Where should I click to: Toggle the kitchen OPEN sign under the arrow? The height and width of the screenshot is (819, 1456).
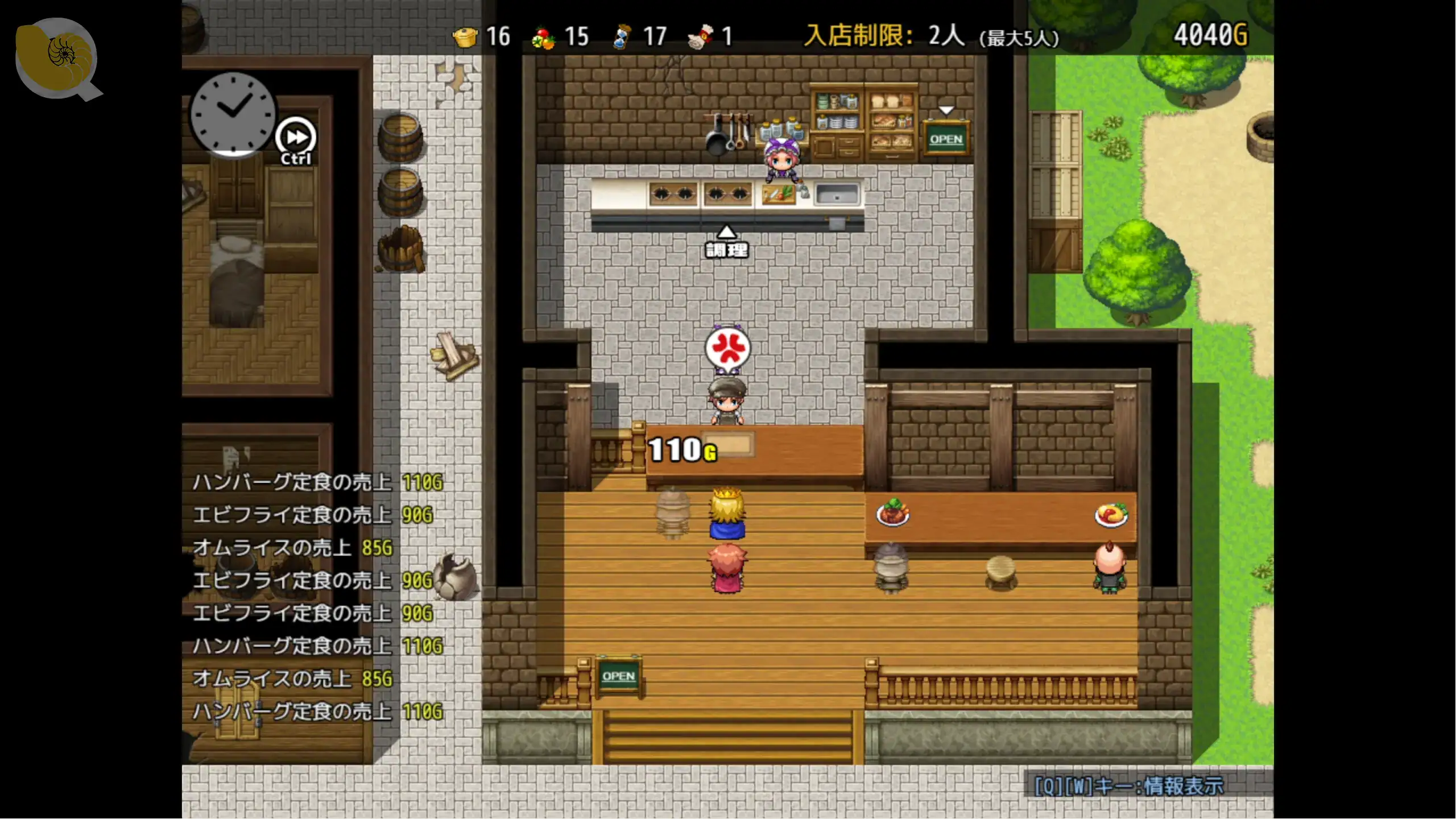[x=946, y=139]
